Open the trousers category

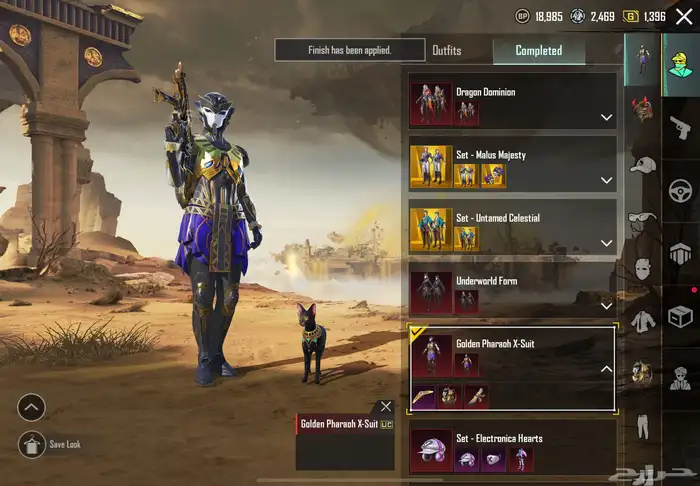(x=642, y=427)
